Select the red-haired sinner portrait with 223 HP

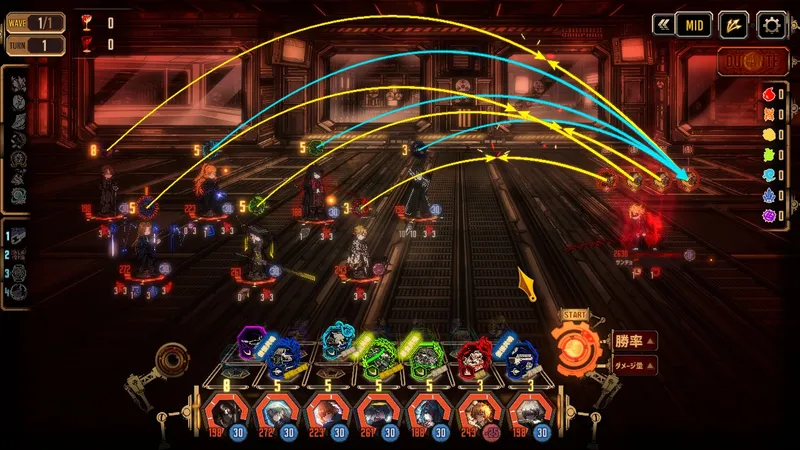click(327, 412)
